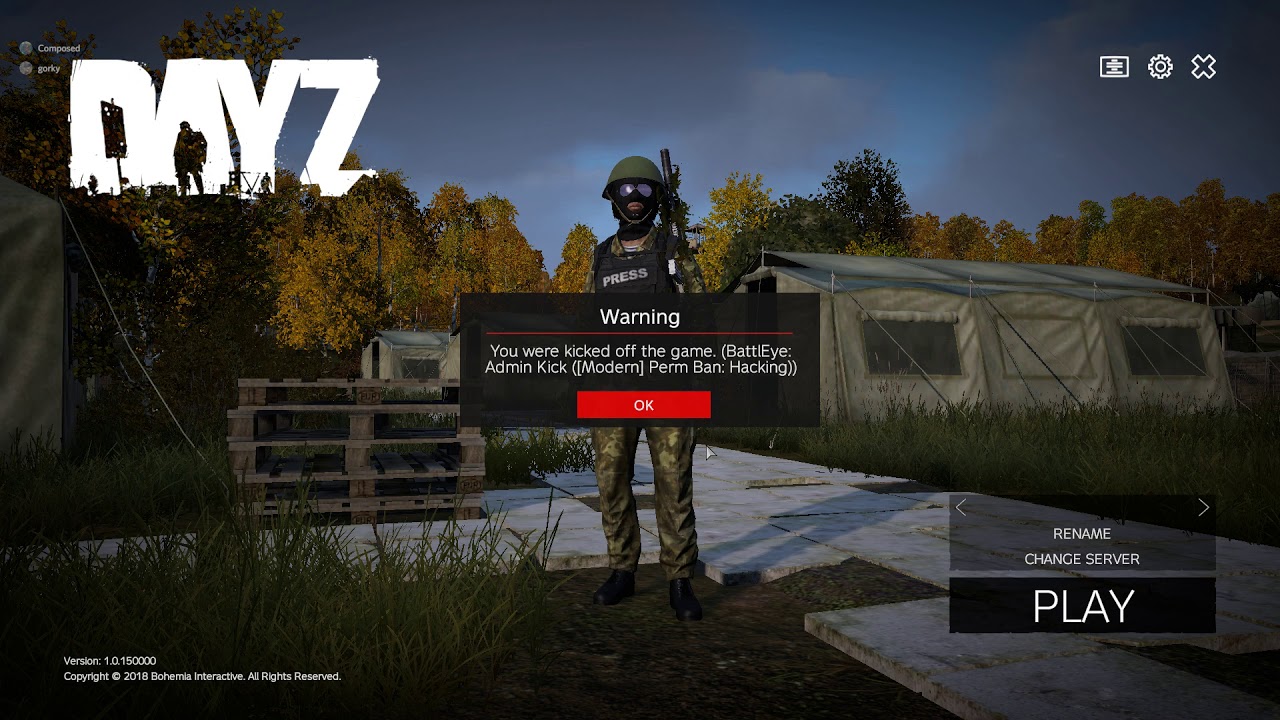Screen dimensions: 1280x720
Task: Start the game with PLAY
Action: (x=1082, y=606)
